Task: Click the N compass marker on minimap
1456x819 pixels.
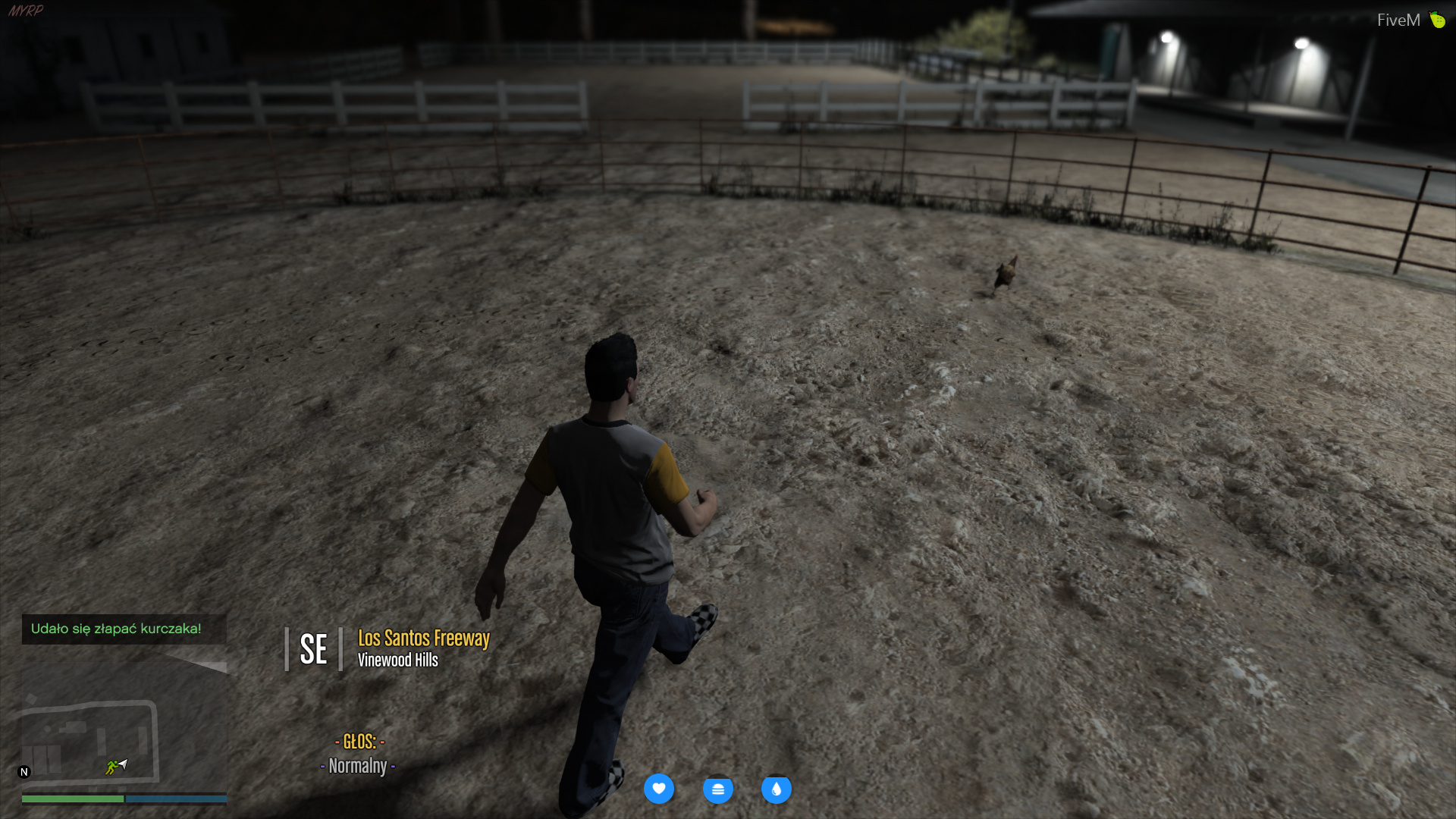Action: pyautogui.click(x=25, y=770)
